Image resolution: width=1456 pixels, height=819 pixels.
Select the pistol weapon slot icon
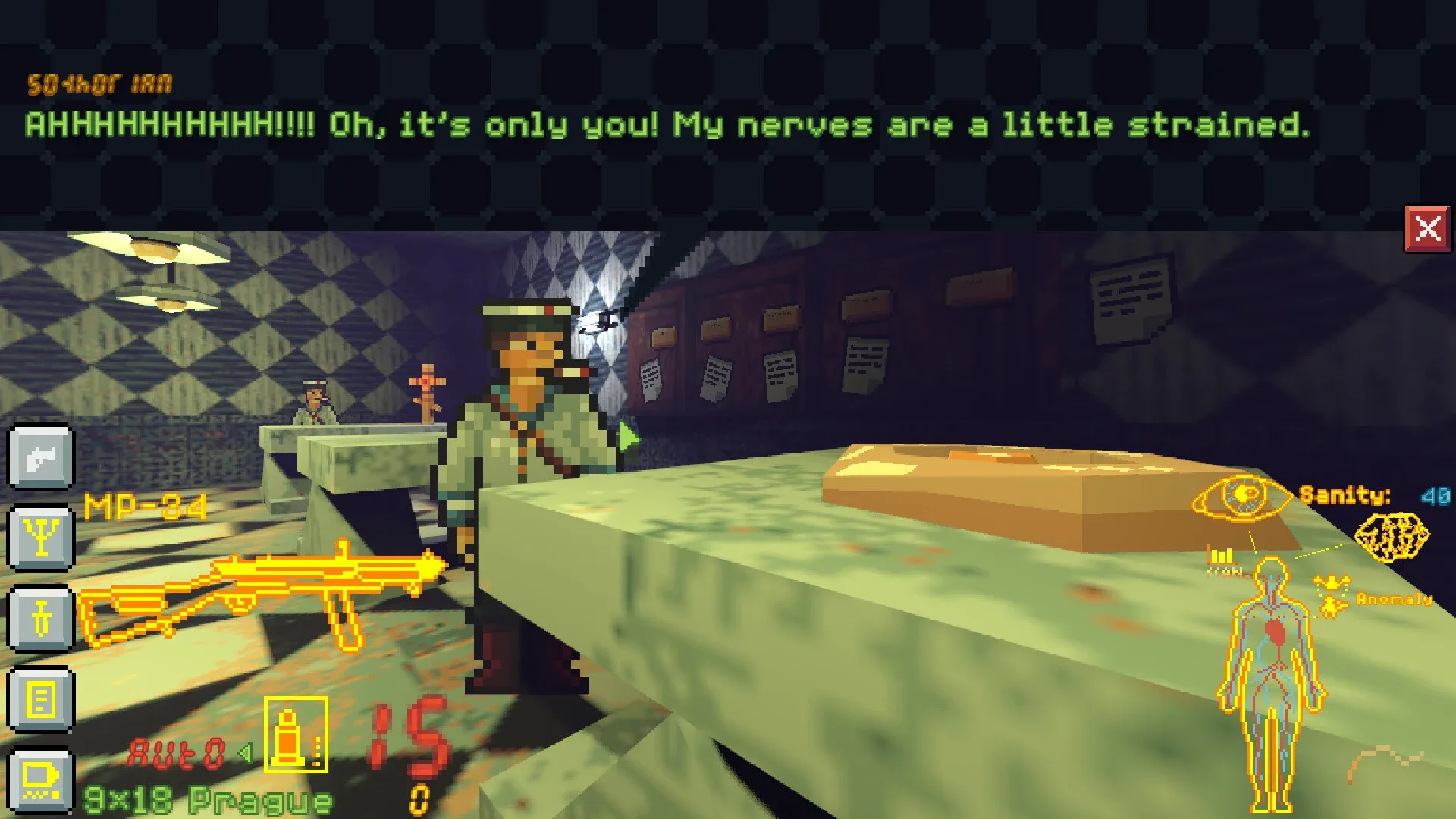pyautogui.click(x=40, y=459)
